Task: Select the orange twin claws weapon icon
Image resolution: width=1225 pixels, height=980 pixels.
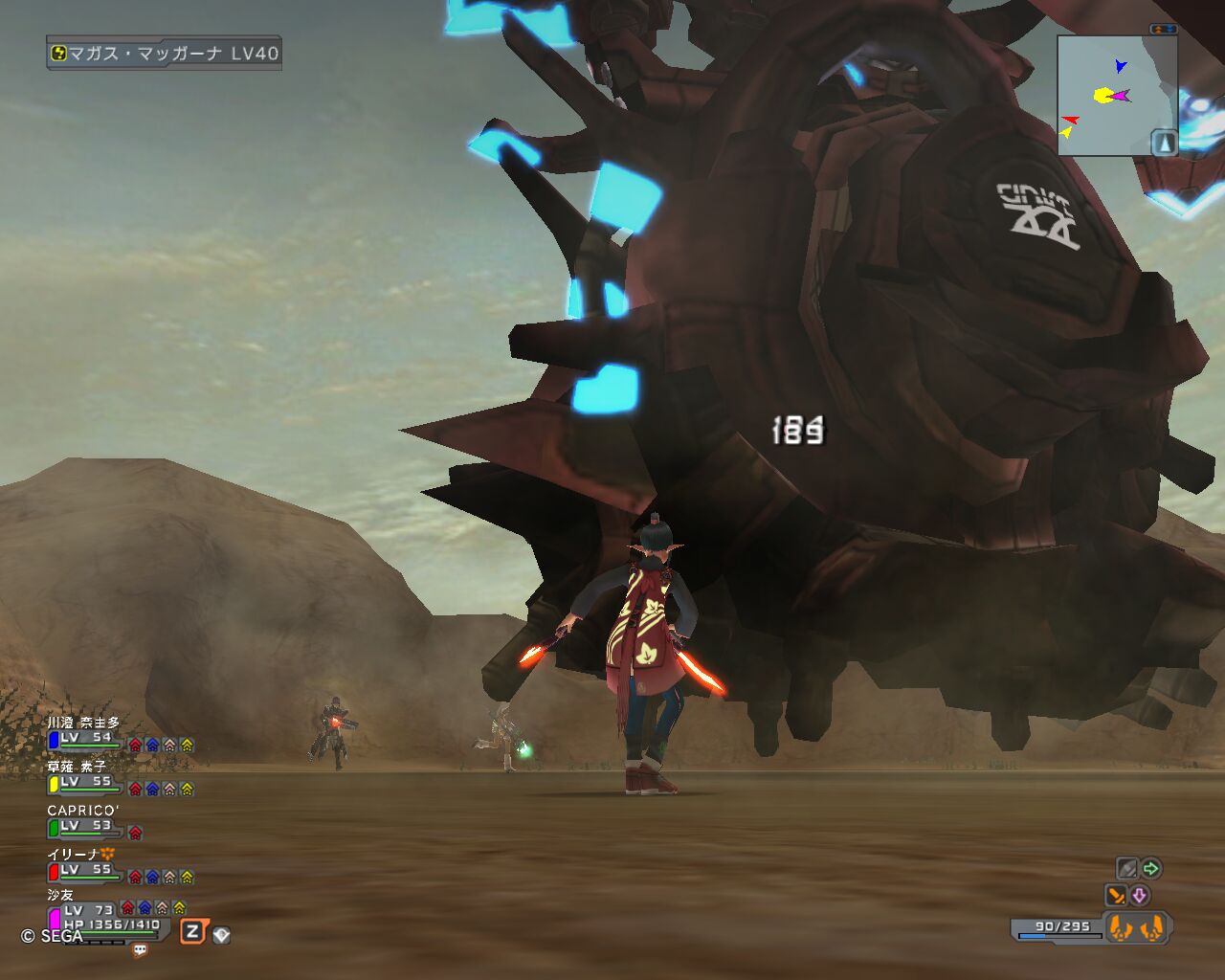Action: point(1136,927)
